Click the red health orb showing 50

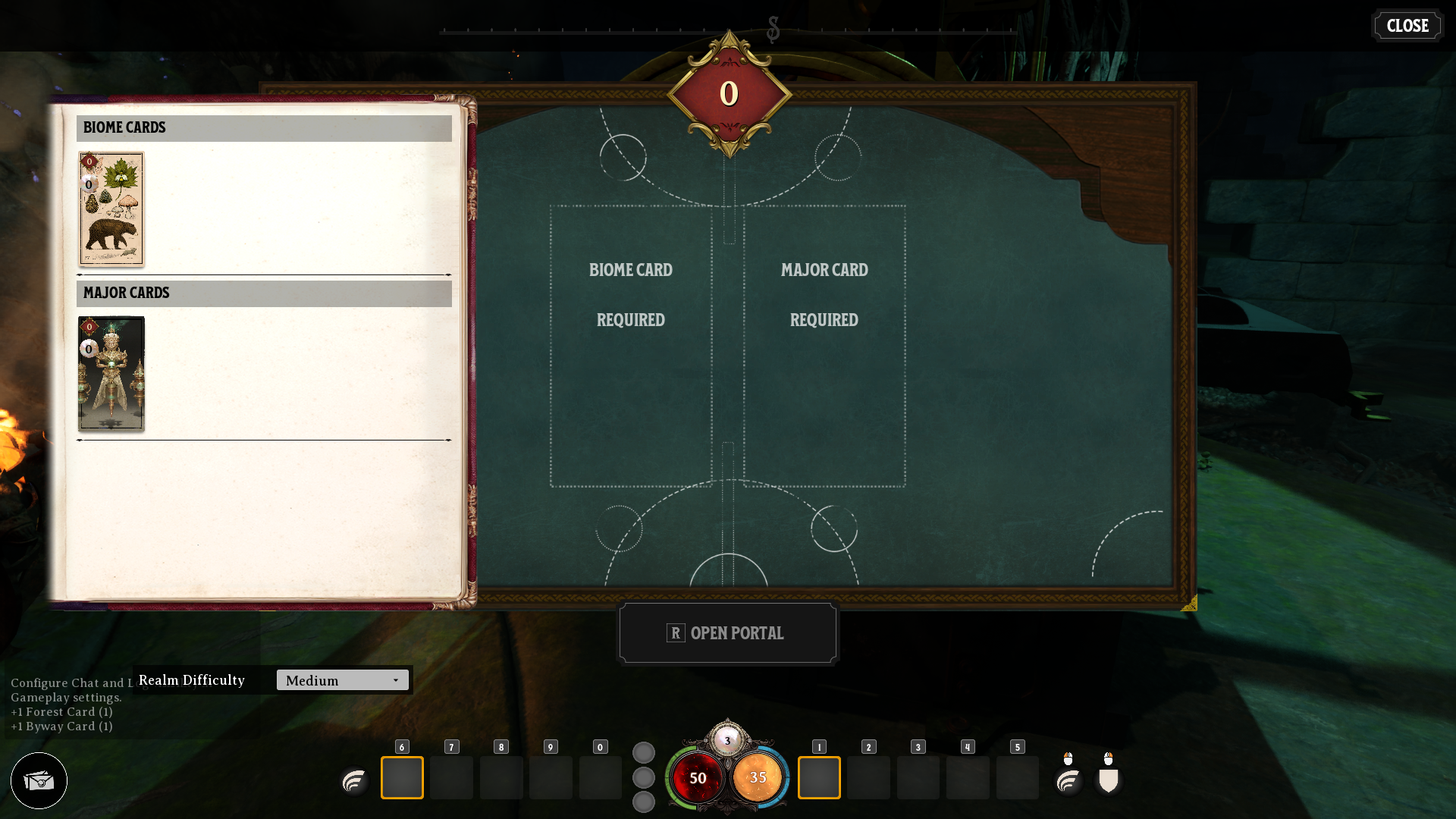pyautogui.click(x=698, y=777)
